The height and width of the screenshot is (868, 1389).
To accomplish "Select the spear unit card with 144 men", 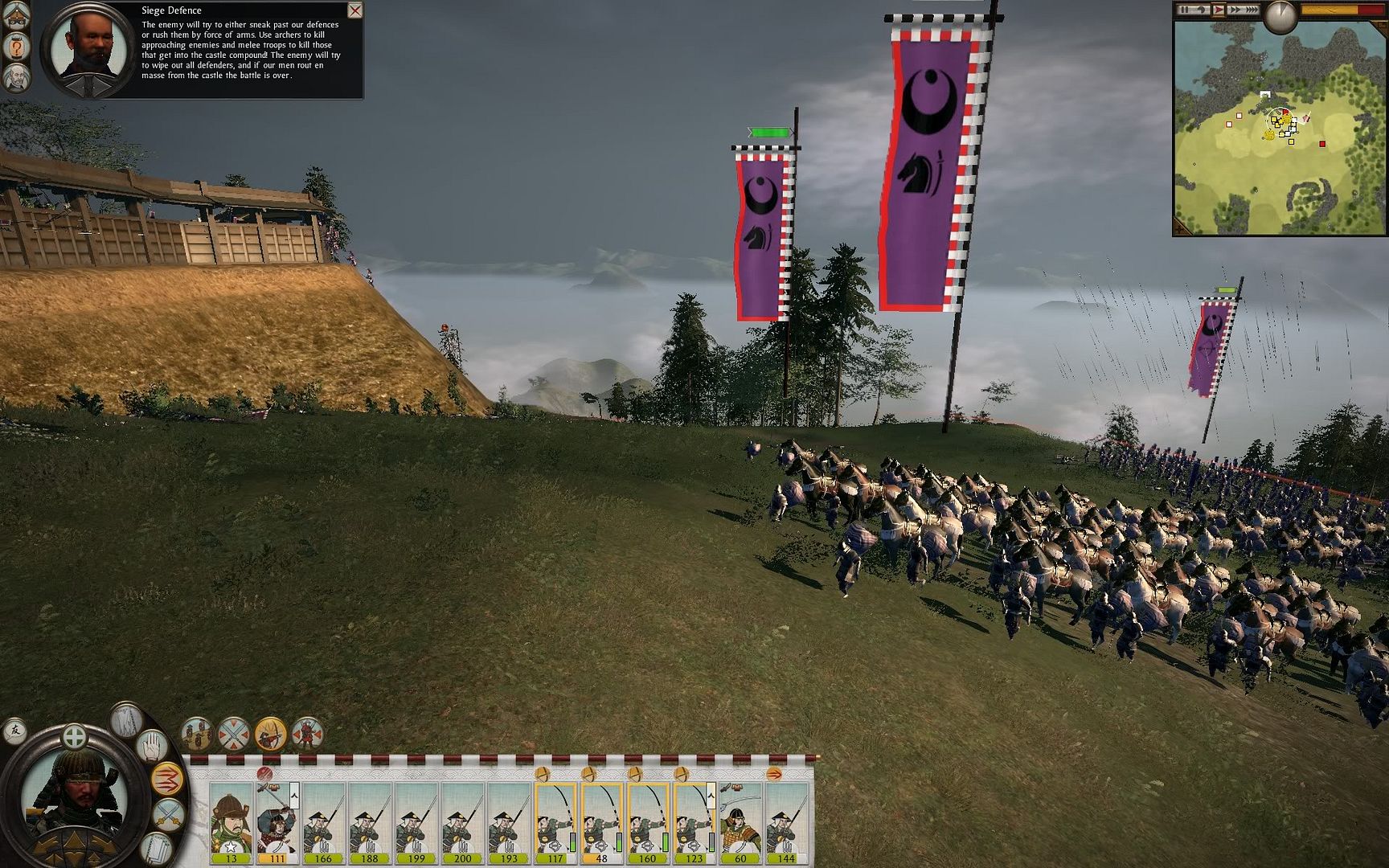I will pos(786,821).
